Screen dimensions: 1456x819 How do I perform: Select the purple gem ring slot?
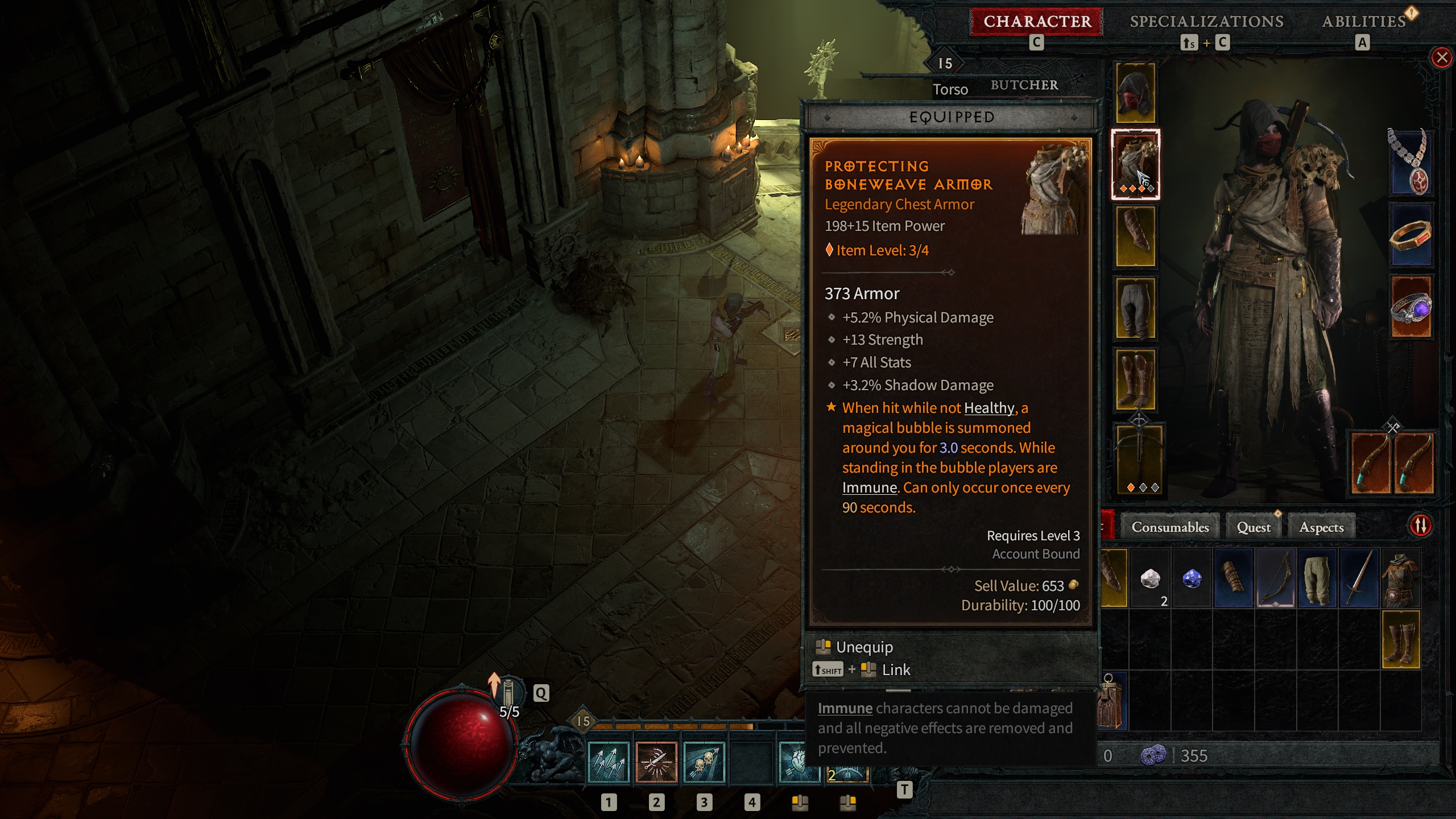click(x=1411, y=308)
